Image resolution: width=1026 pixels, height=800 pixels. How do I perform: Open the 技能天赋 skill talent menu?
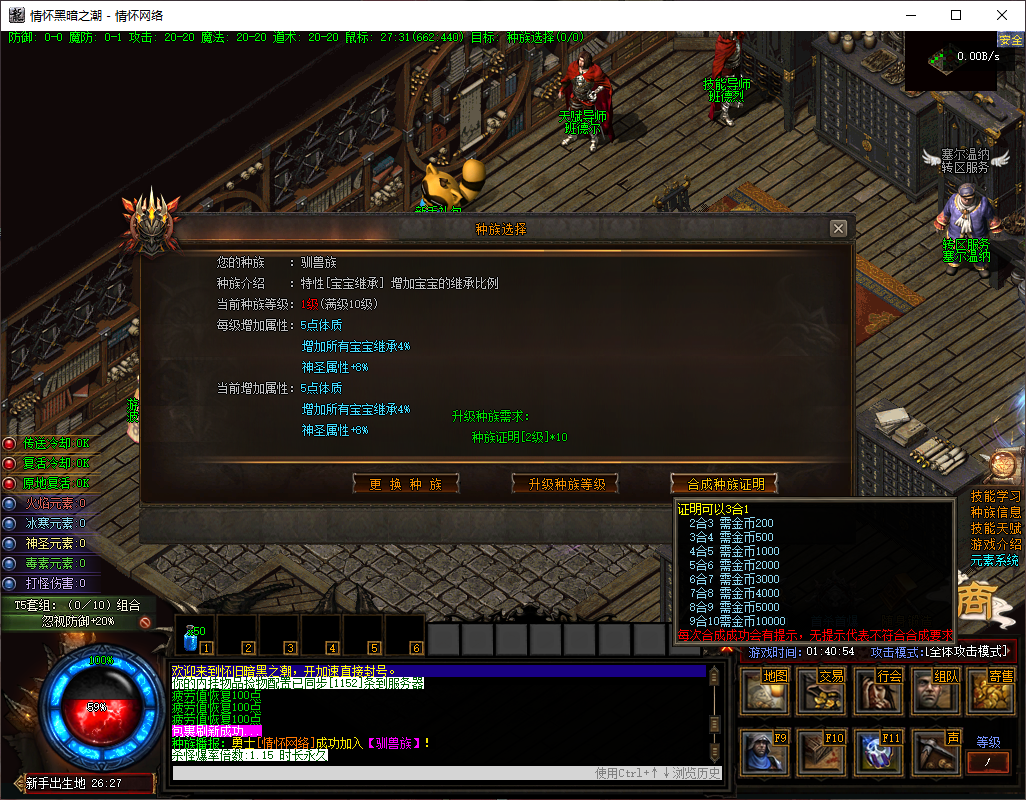(996, 528)
